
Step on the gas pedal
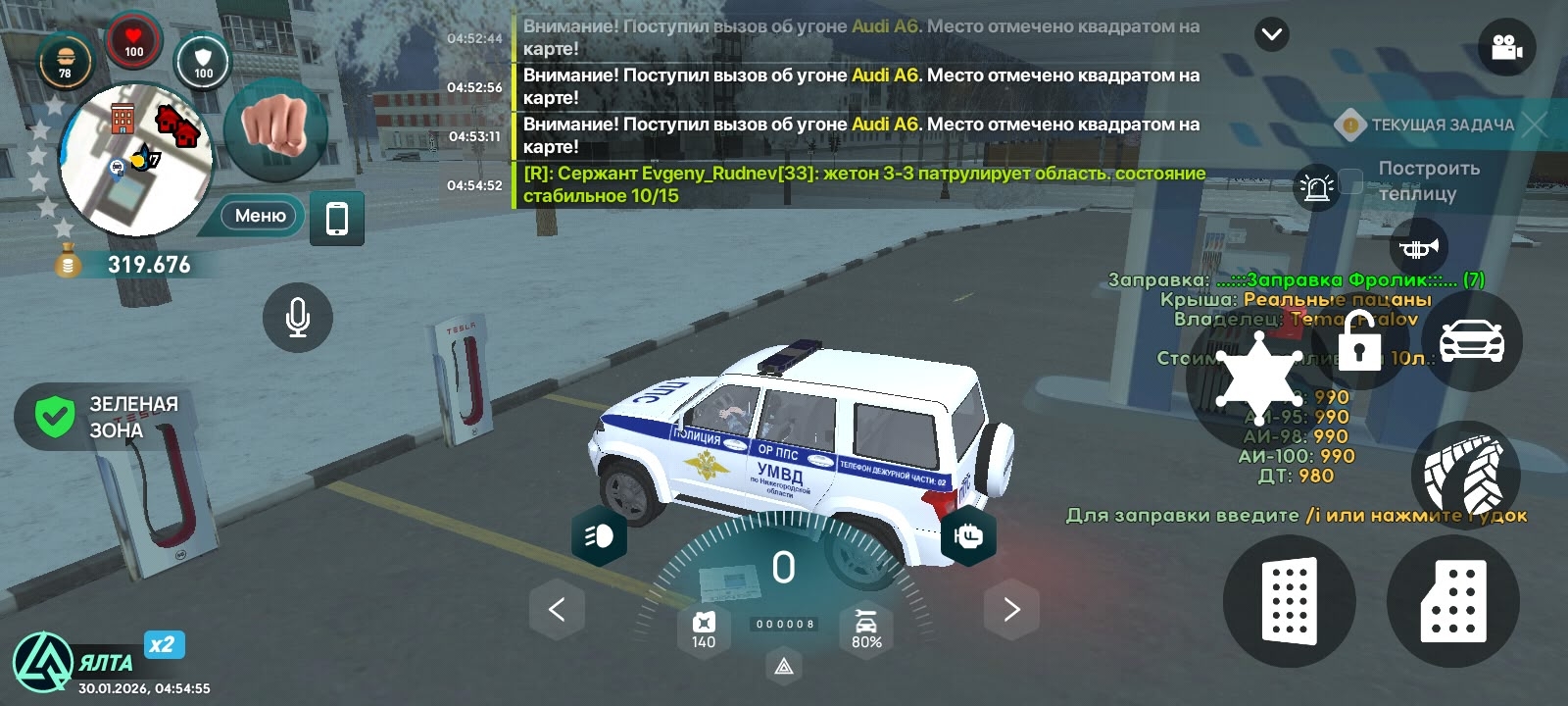(x=1453, y=600)
